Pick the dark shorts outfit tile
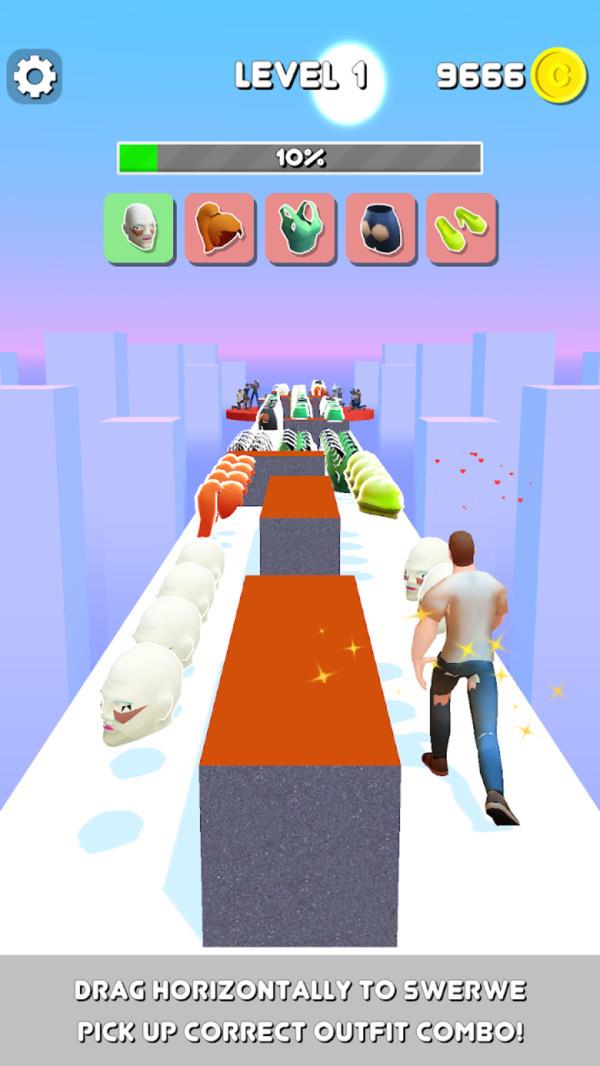This screenshot has width=600, height=1066. tap(381, 228)
